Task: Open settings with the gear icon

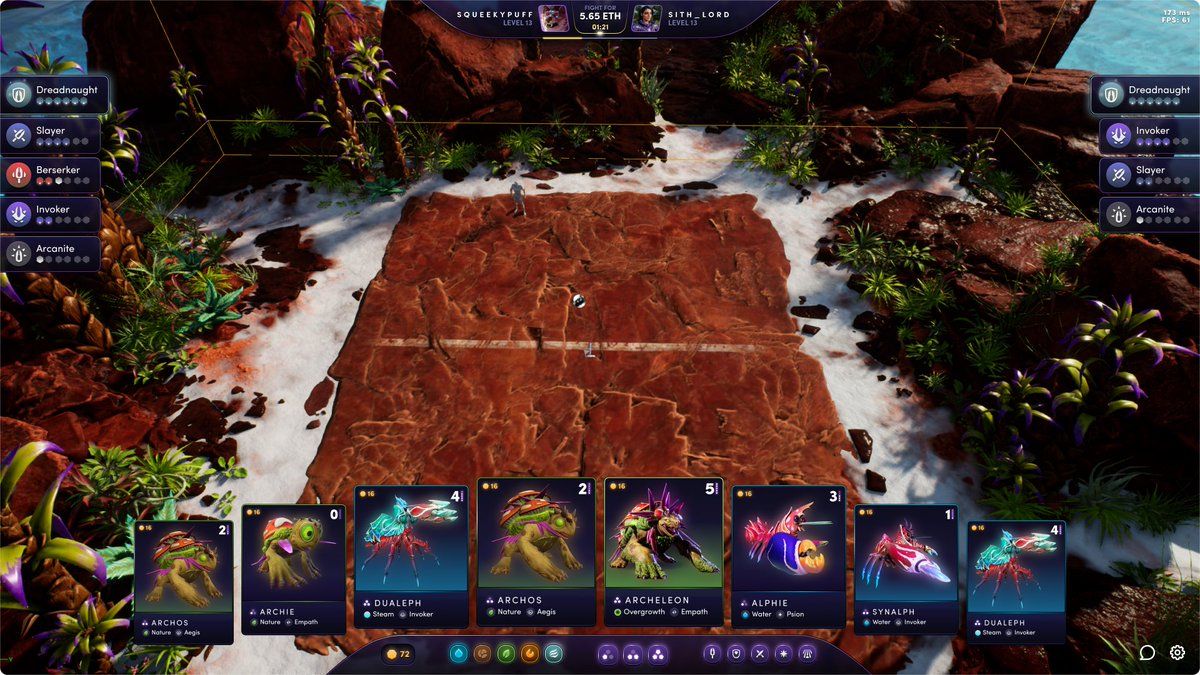Action: [x=1178, y=653]
